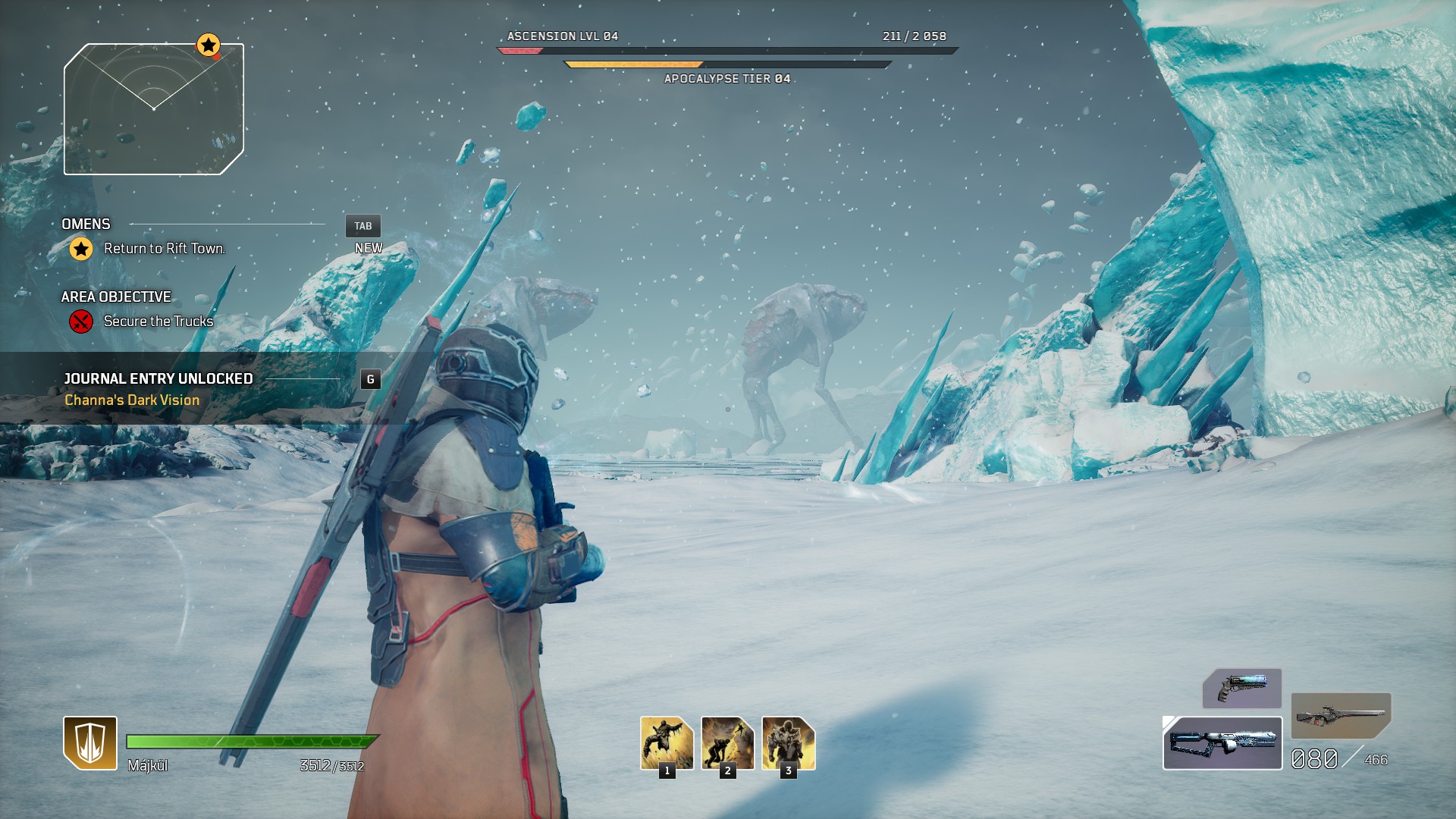Select the revolver sidearm weapon slot
This screenshot has width=1456, height=819.
point(1241,688)
